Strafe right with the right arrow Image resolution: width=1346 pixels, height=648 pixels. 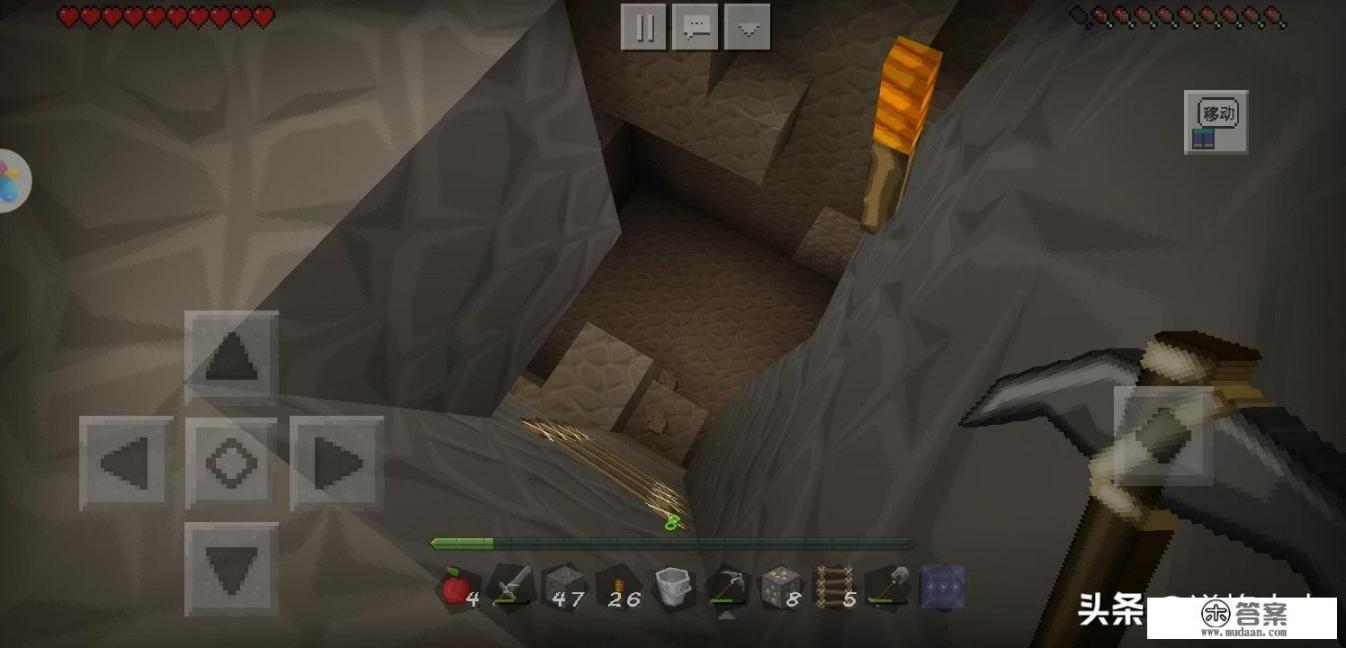click(x=337, y=463)
